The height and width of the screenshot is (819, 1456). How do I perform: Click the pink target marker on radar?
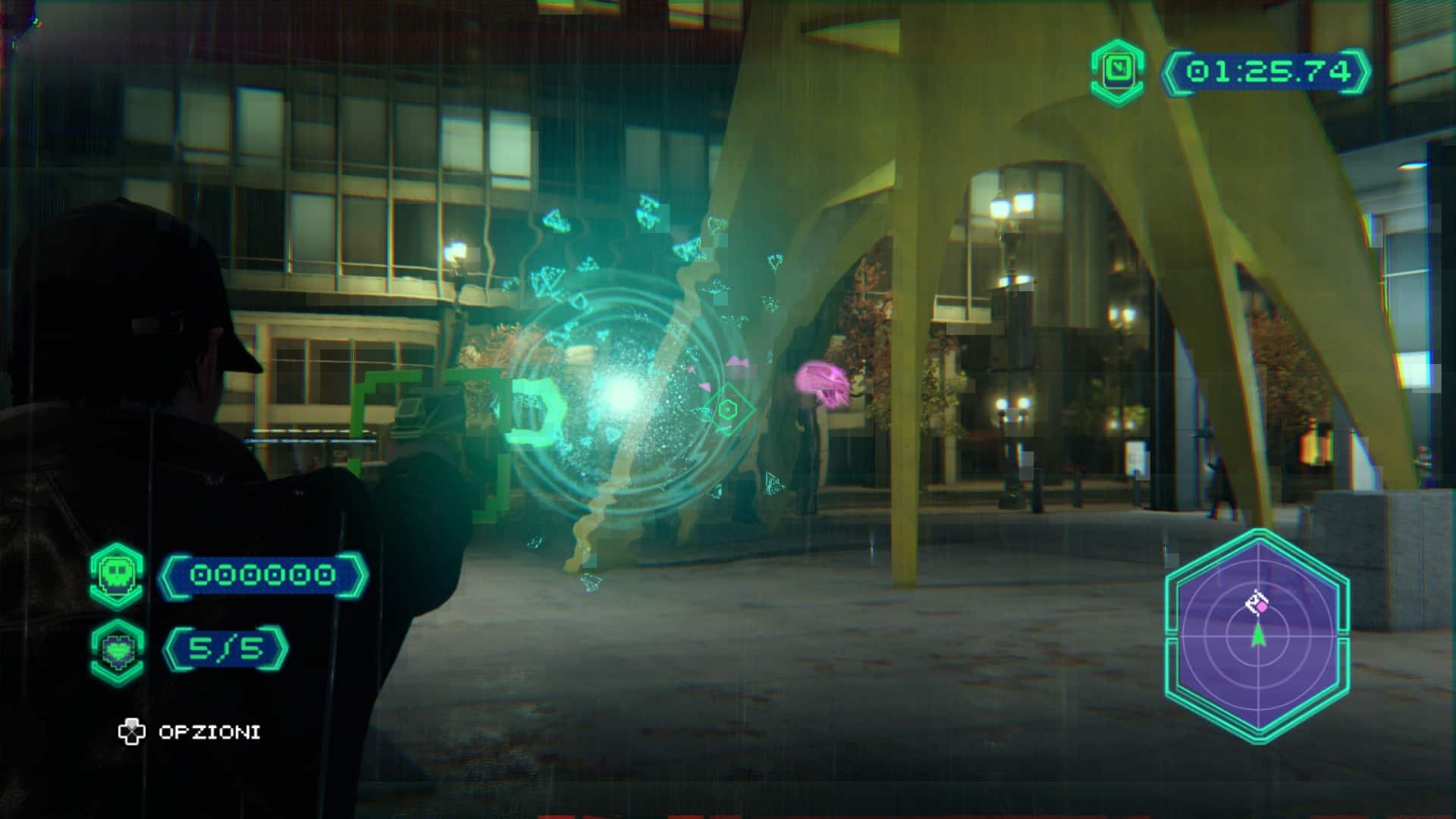tap(1260, 606)
